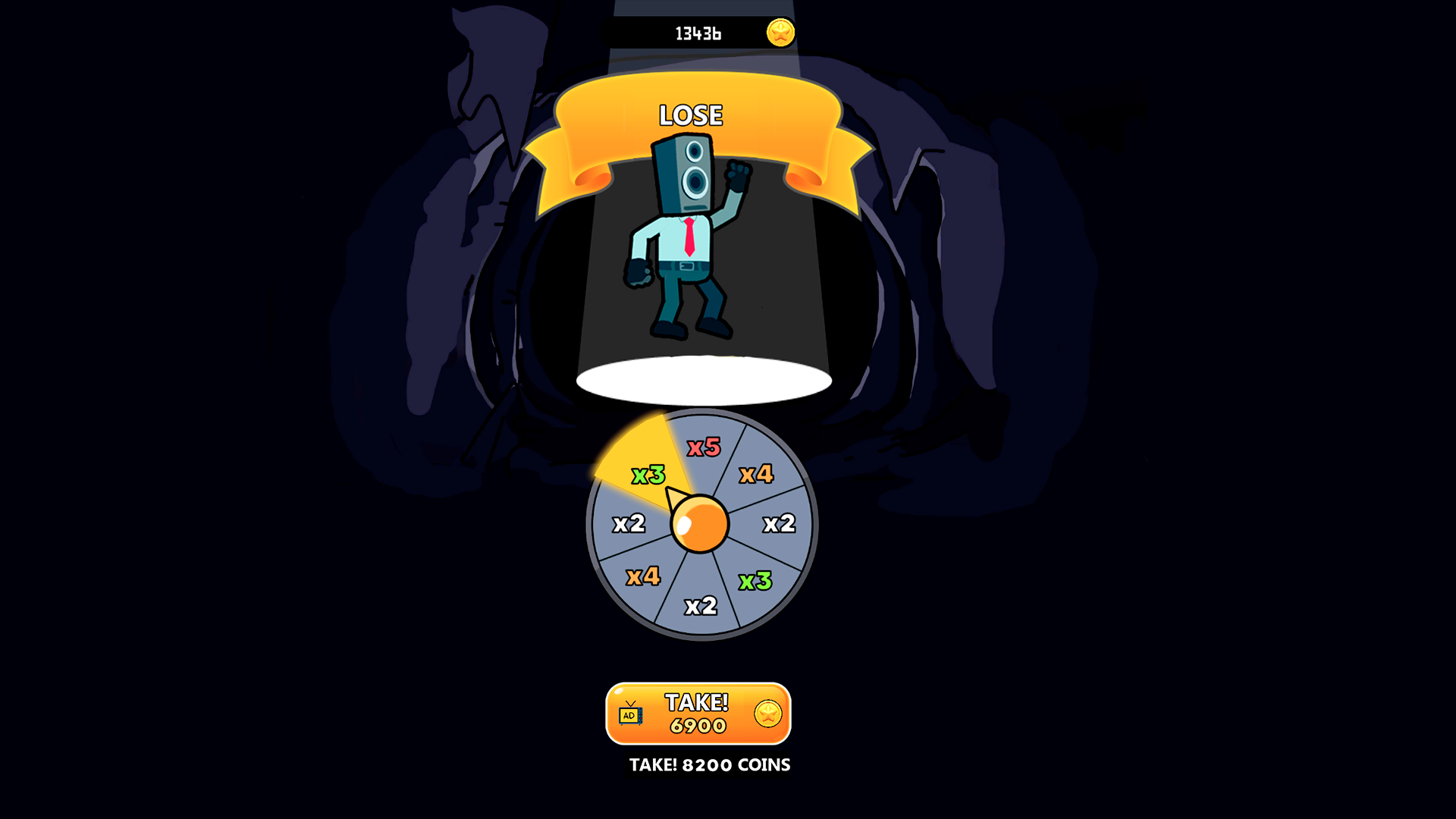Screen dimensions: 1456x819
Task: Select the highlighted yellow x3 wheel segment
Action: click(x=648, y=474)
